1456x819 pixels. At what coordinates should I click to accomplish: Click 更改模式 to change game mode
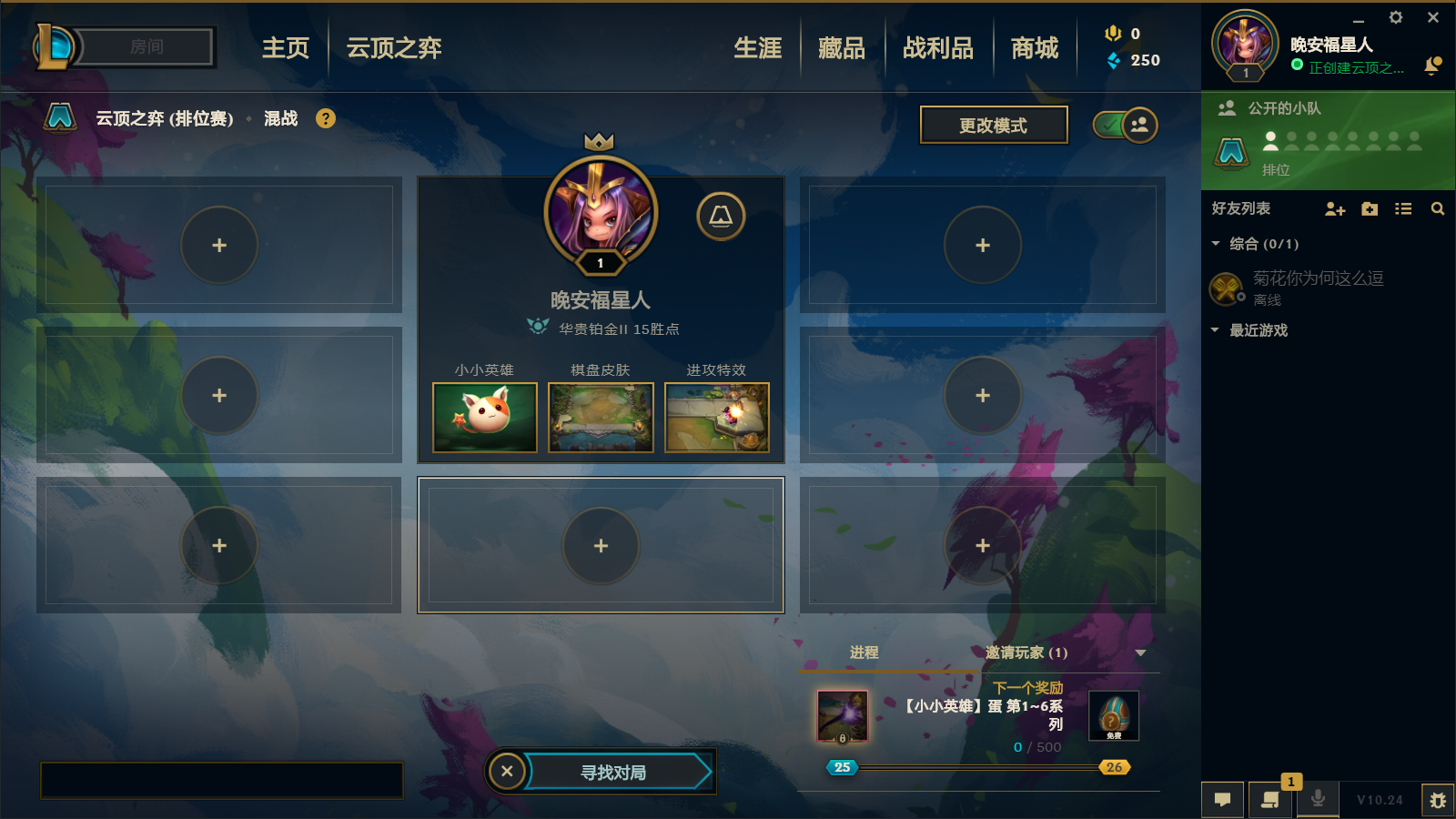(x=994, y=125)
